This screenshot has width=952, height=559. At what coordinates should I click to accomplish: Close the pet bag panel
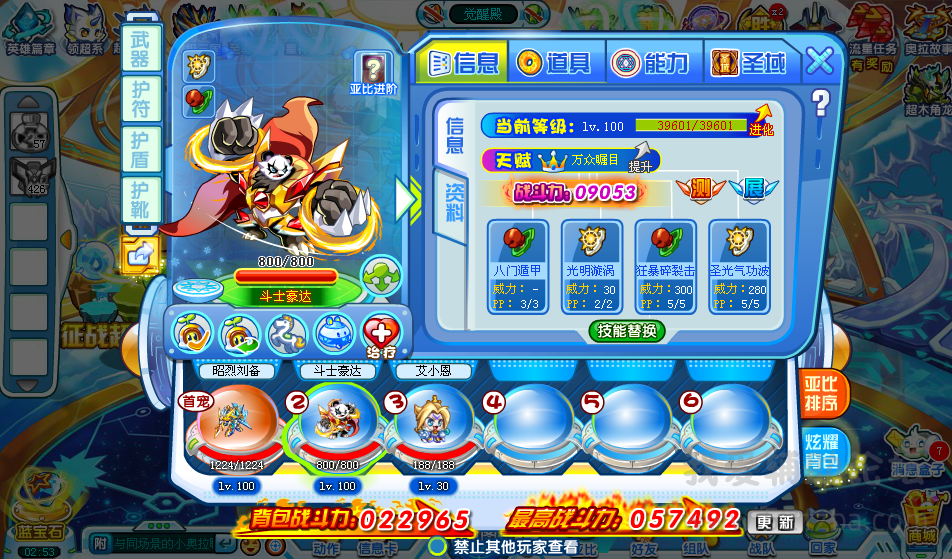coord(820,61)
